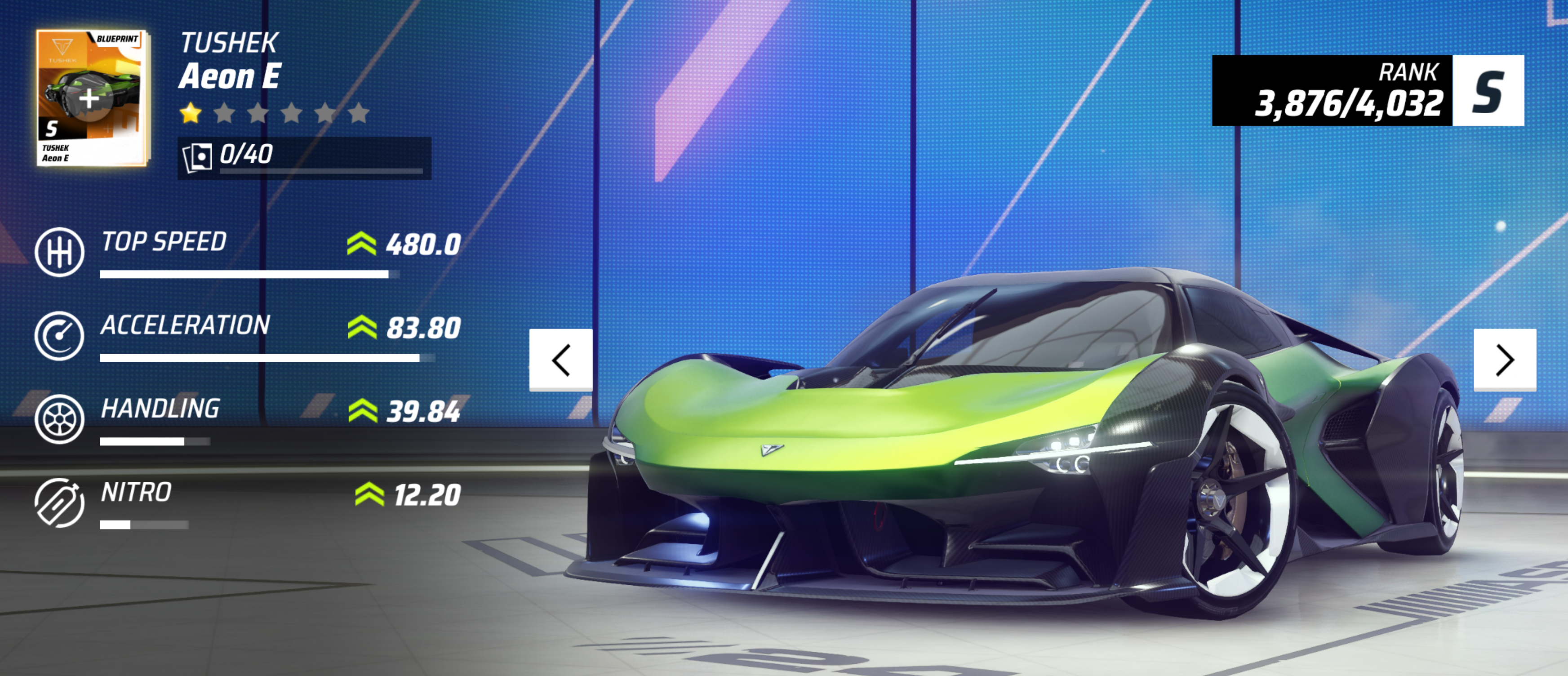
Task: Open the 0/40 blueprint progress bar
Action: tap(304, 158)
